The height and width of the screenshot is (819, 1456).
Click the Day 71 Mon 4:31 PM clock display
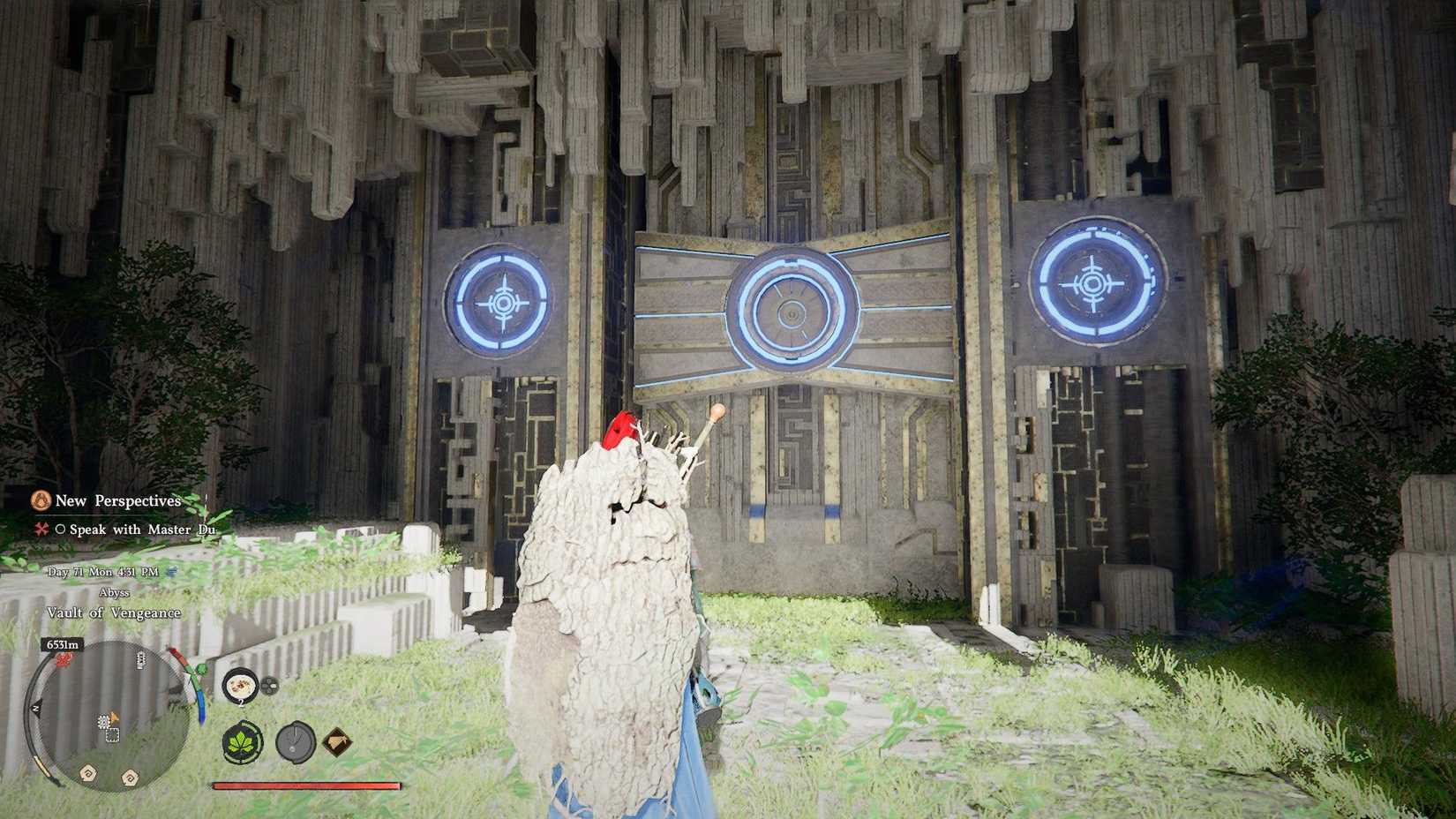[104, 572]
